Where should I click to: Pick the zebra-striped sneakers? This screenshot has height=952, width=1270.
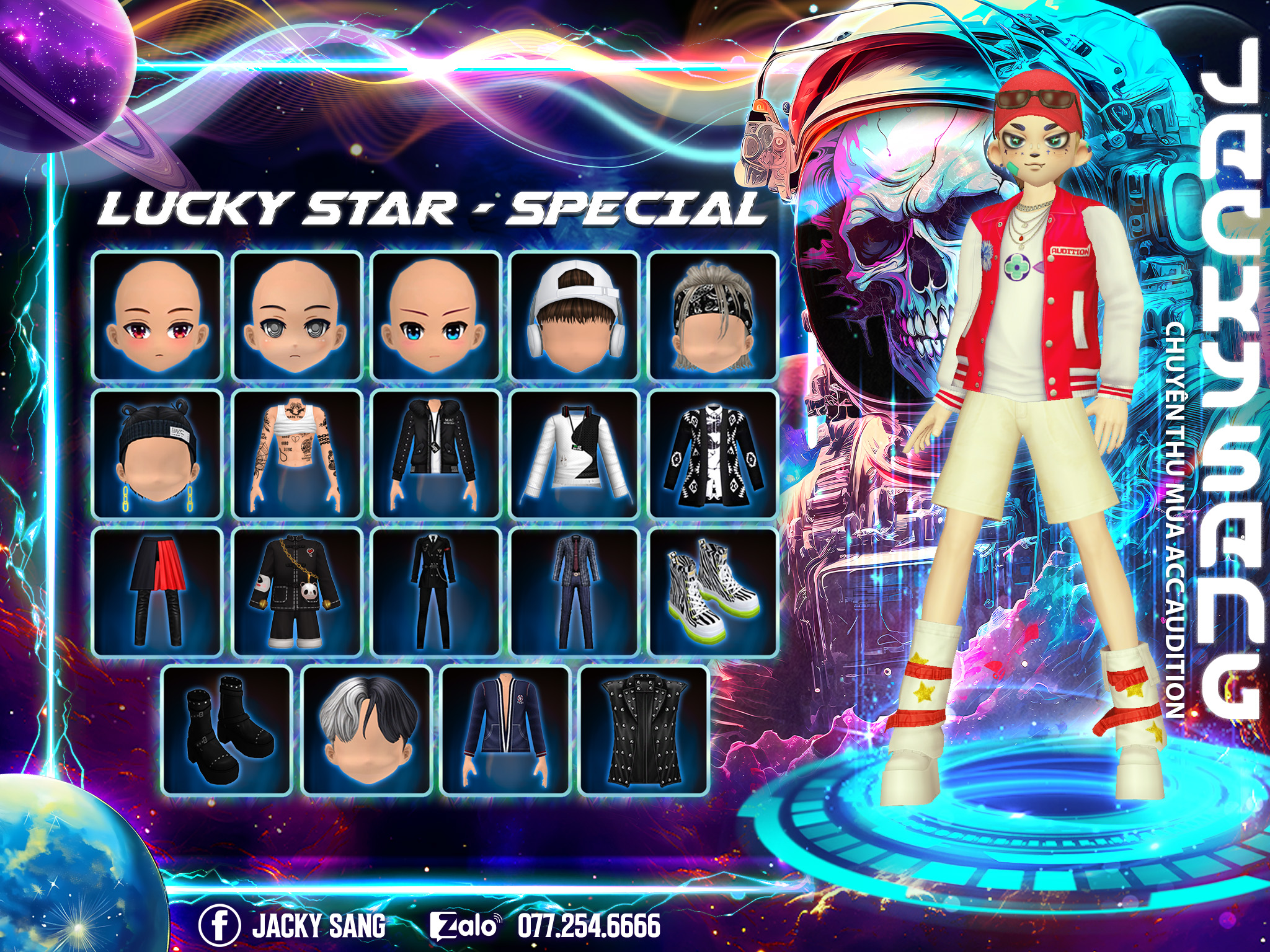(x=713, y=592)
